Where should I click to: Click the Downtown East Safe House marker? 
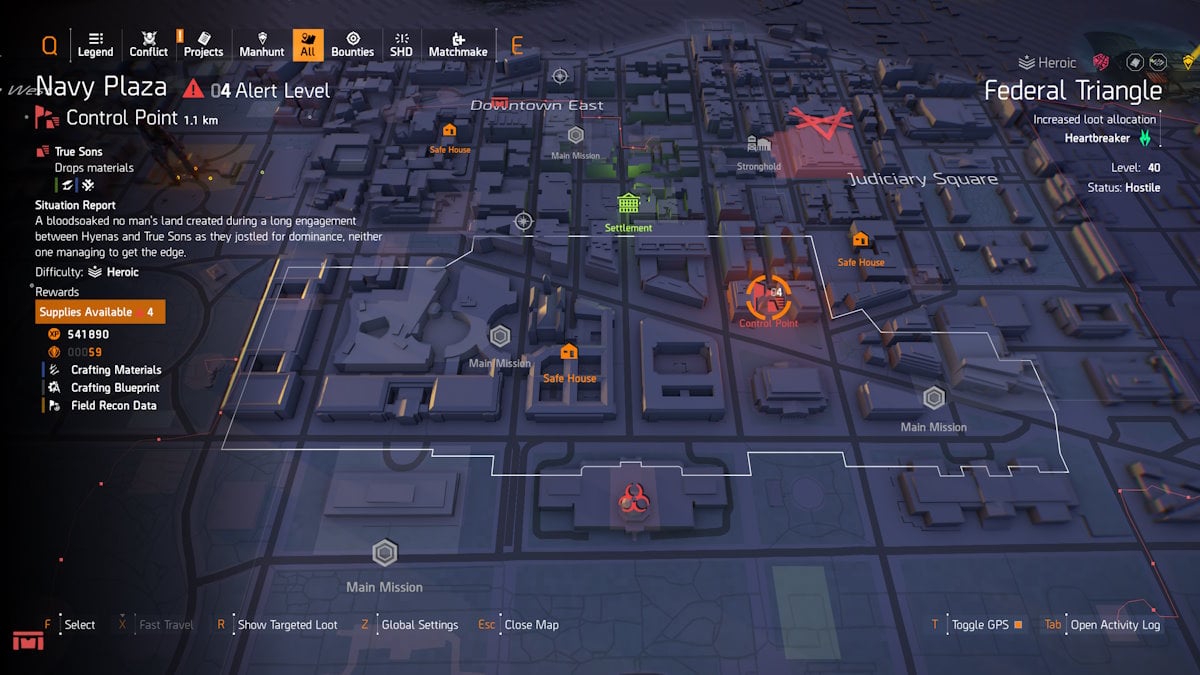(450, 130)
